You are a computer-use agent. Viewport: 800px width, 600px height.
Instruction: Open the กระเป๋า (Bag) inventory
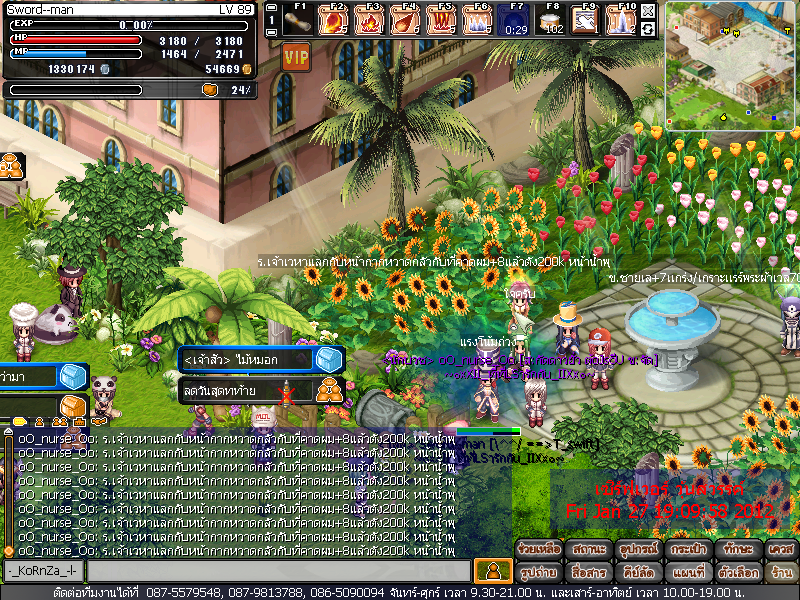tap(686, 550)
